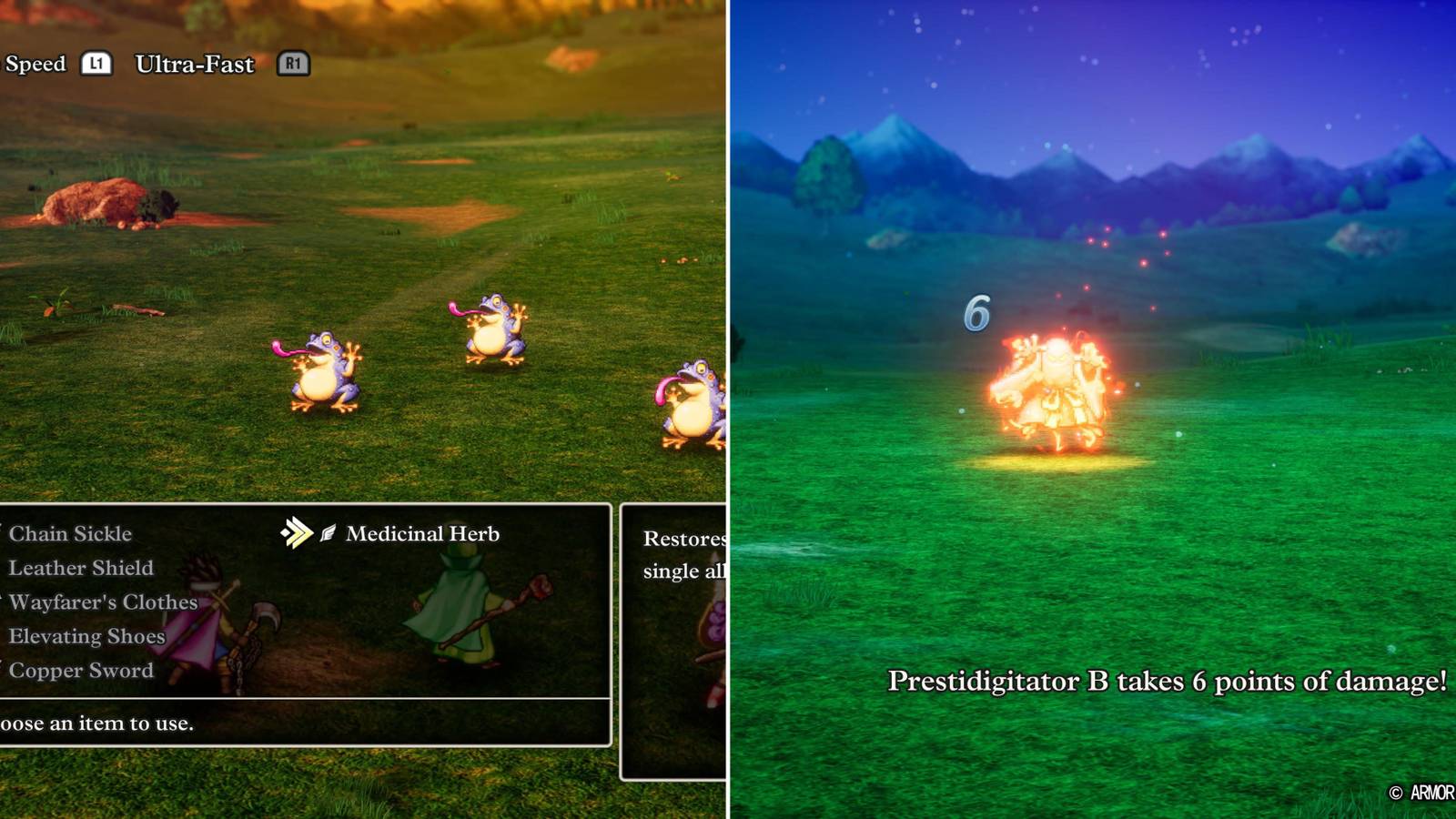This screenshot has height=819, width=1456.
Task: Click the equipped mark beside Chain Sickle
Action: click(2, 534)
